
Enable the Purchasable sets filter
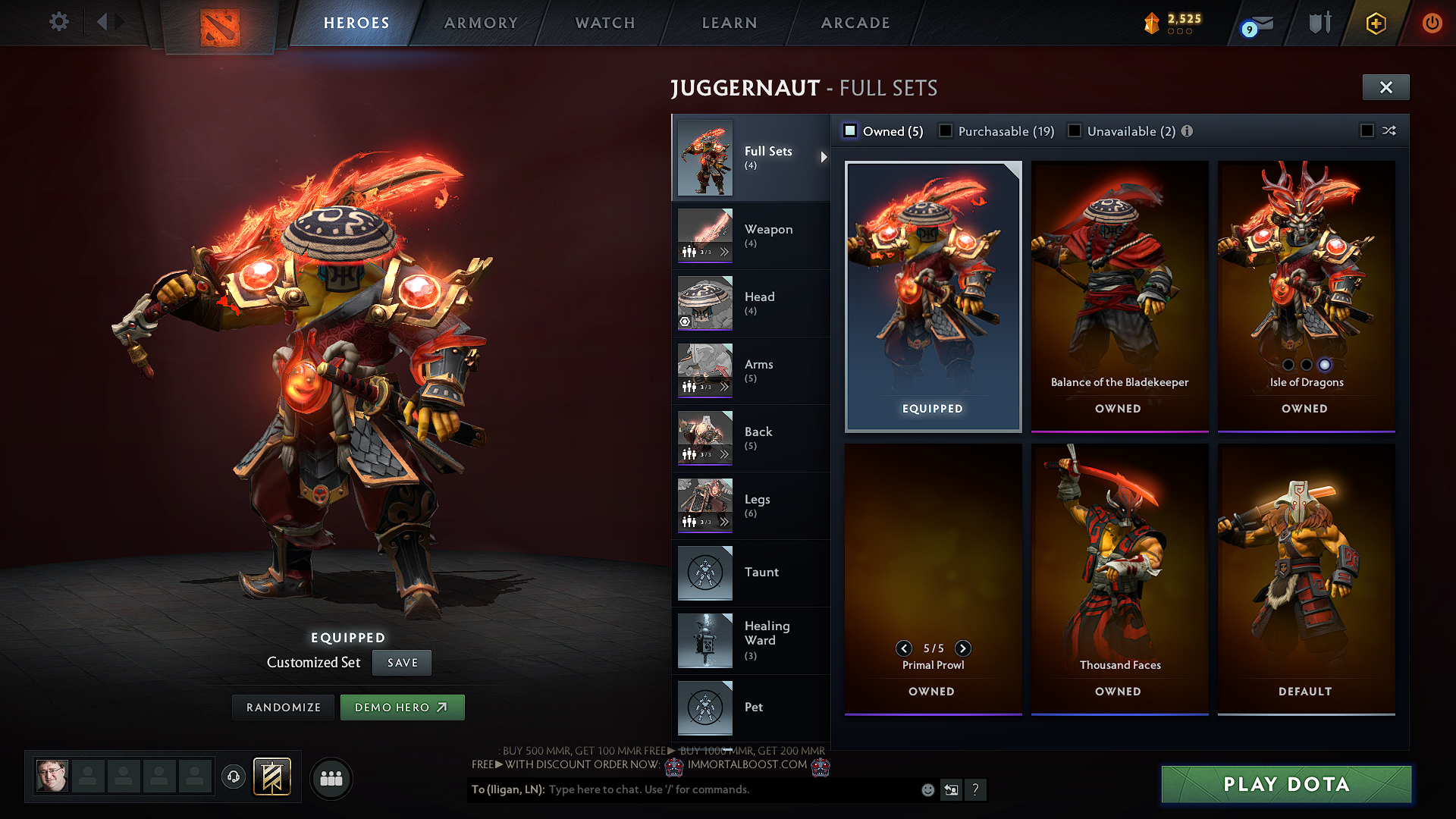coord(945,130)
